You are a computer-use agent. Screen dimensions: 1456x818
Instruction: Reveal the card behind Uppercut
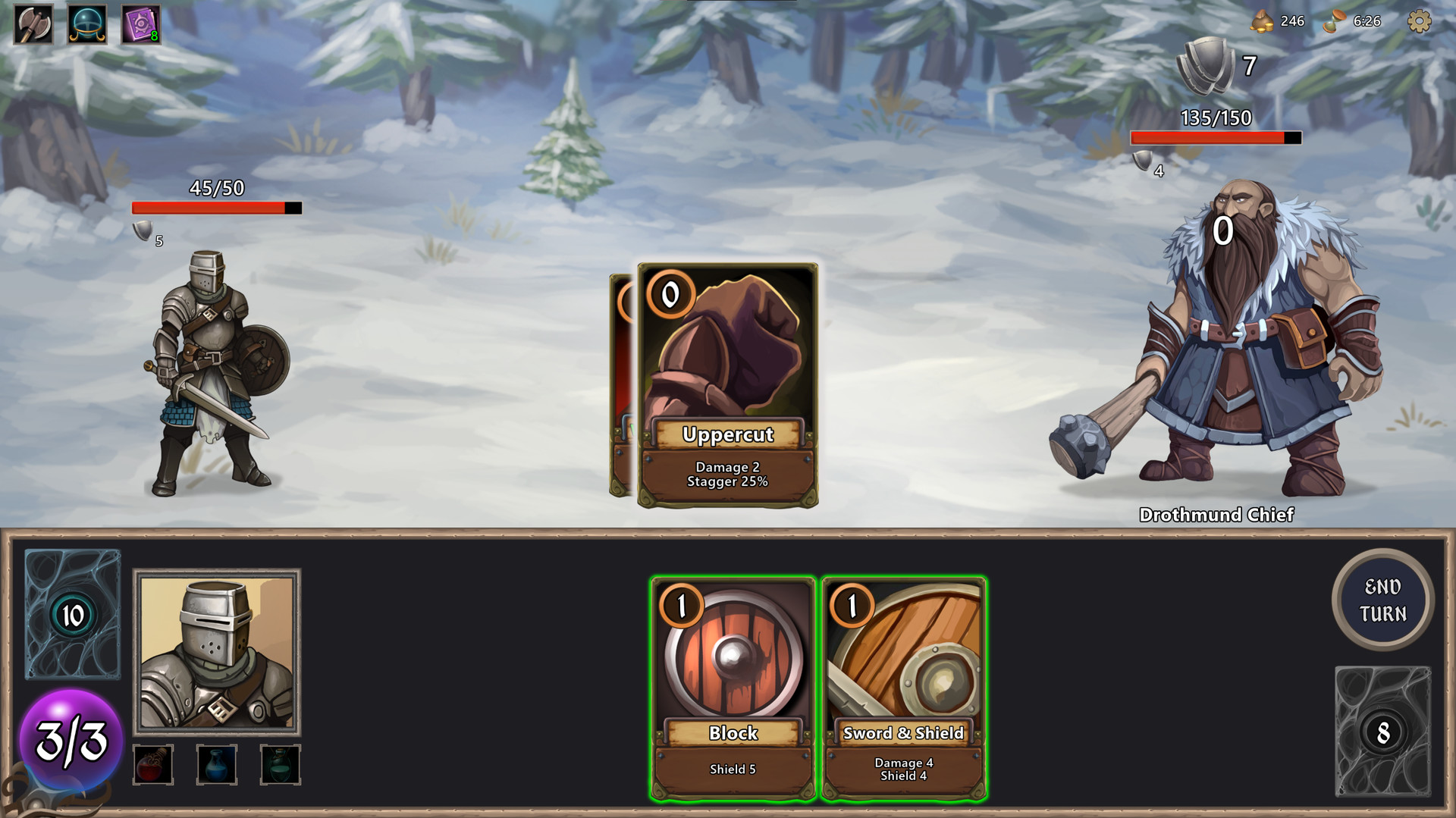622,379
